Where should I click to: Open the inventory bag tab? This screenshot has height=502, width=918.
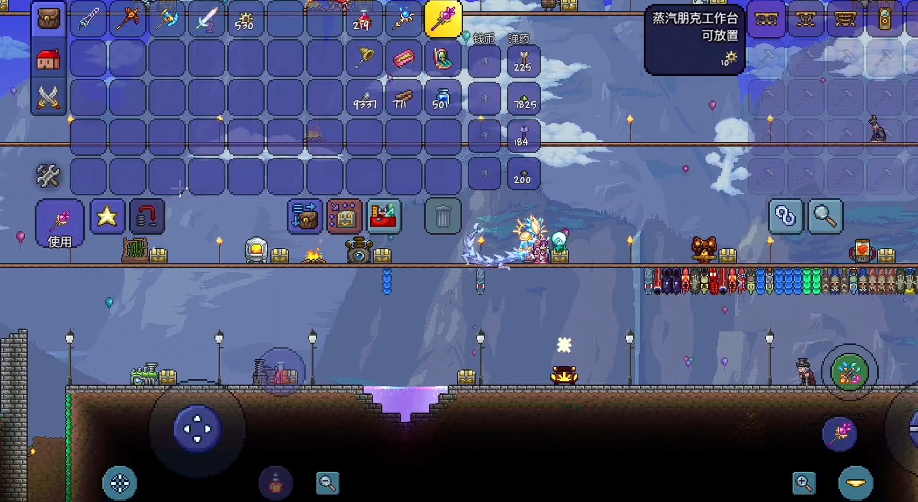[x=48, y=19]
